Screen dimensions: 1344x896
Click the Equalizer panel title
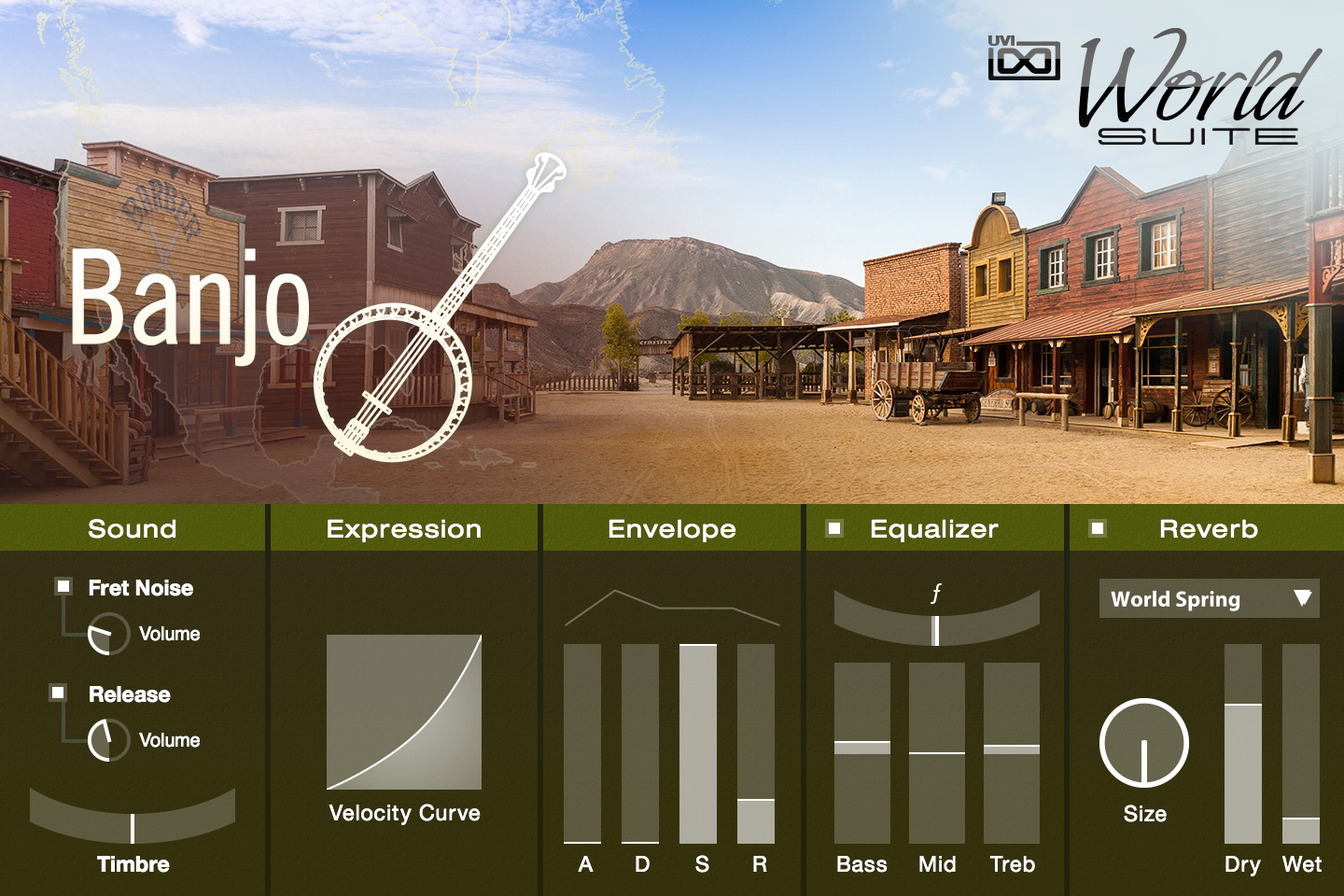933,529
